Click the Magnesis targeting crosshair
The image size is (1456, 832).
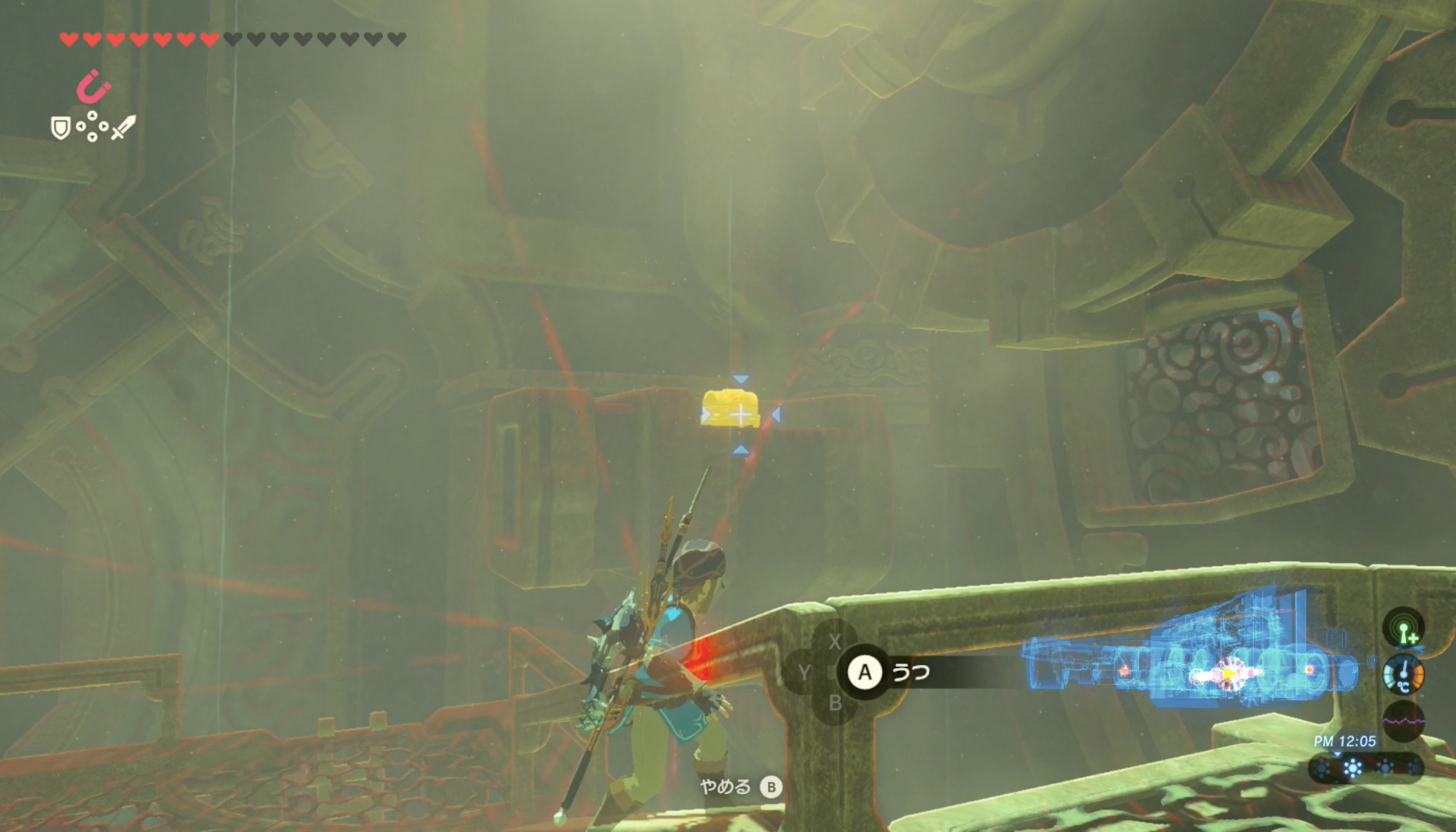coord(741,415)
